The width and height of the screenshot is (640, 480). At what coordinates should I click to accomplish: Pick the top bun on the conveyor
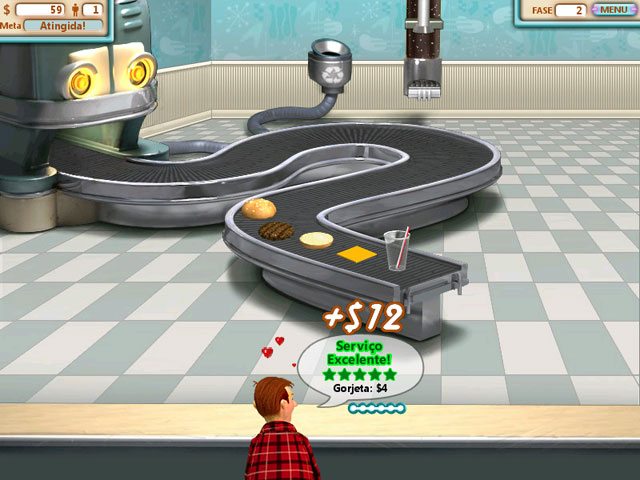[258, 209]
